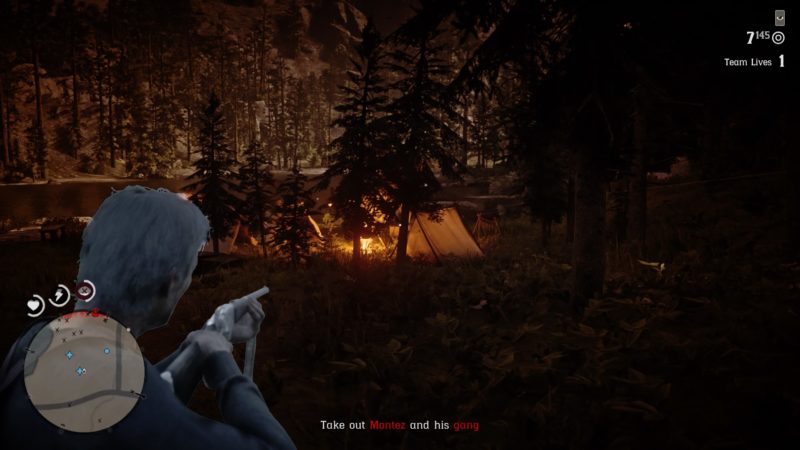Viewport: 800px width, 450px height.
Task: Select the heart health core icon
Action: [36, 303]
